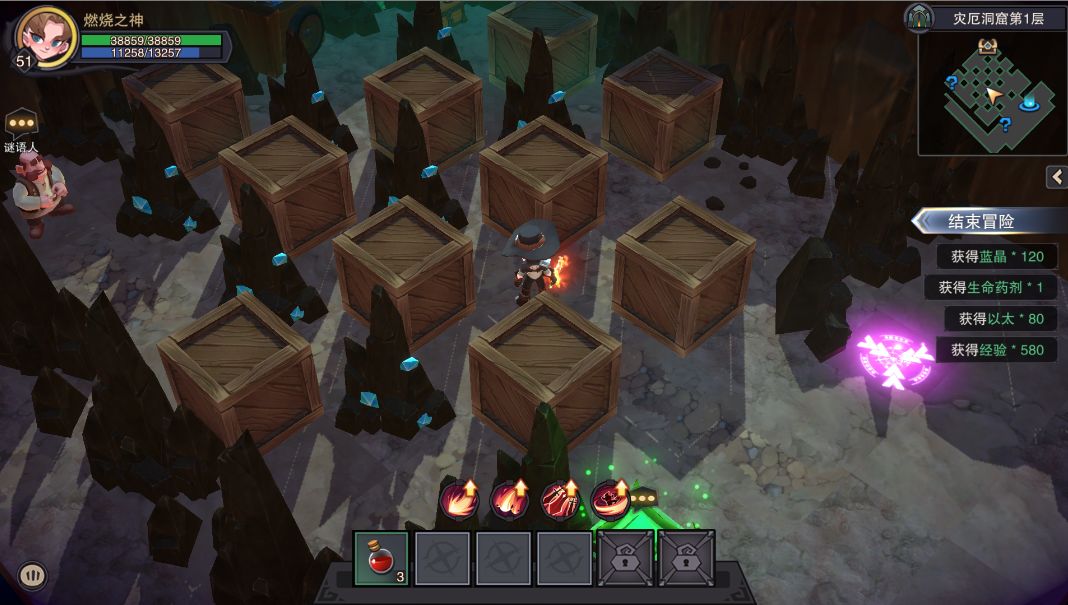Screen dimensions: 1068x605
Task: Select the blue portal marker on minimap
Action: [1031, 102]
